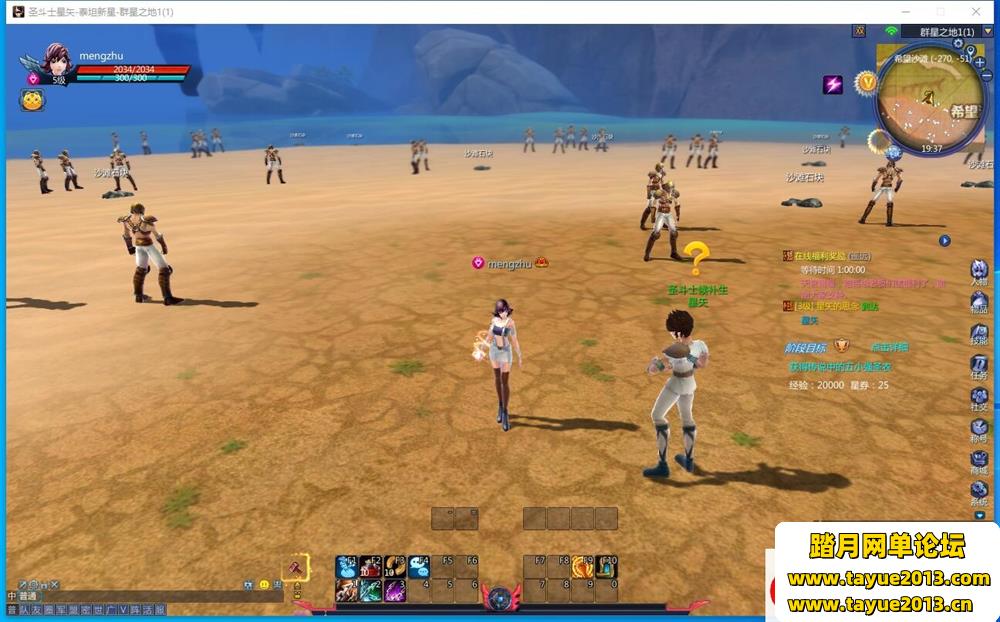Viewport: 1000px width, 622px height.
Task: Click the gold V VIP badge
Action: [867, 81]
